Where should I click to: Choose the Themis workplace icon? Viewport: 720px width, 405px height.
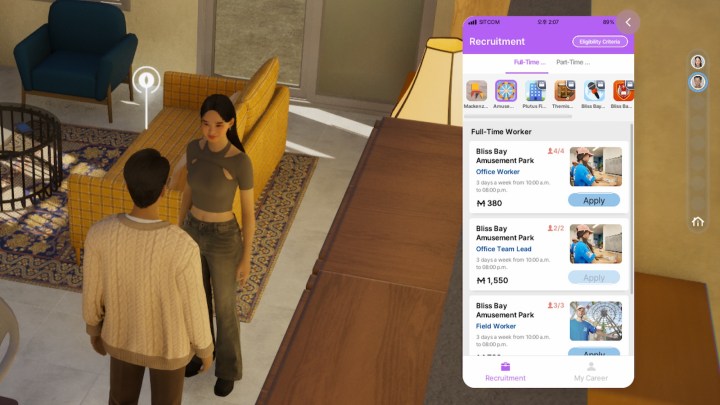[x=564, y=91]
